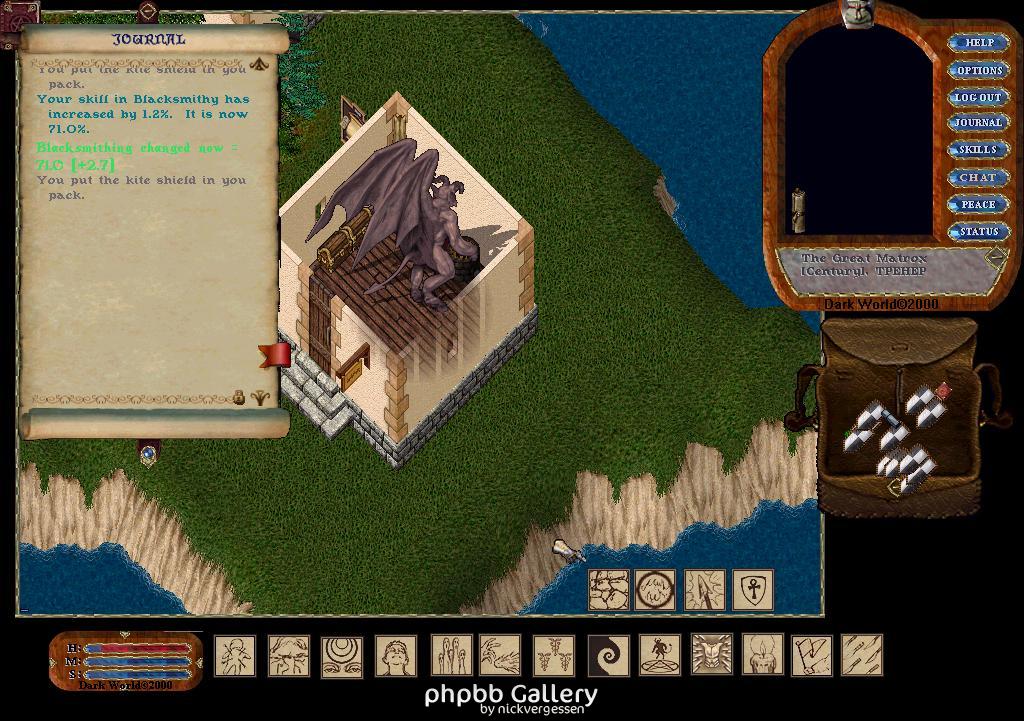Activate the arrow spell icon

pyautogui.click(x=705, y=590)
